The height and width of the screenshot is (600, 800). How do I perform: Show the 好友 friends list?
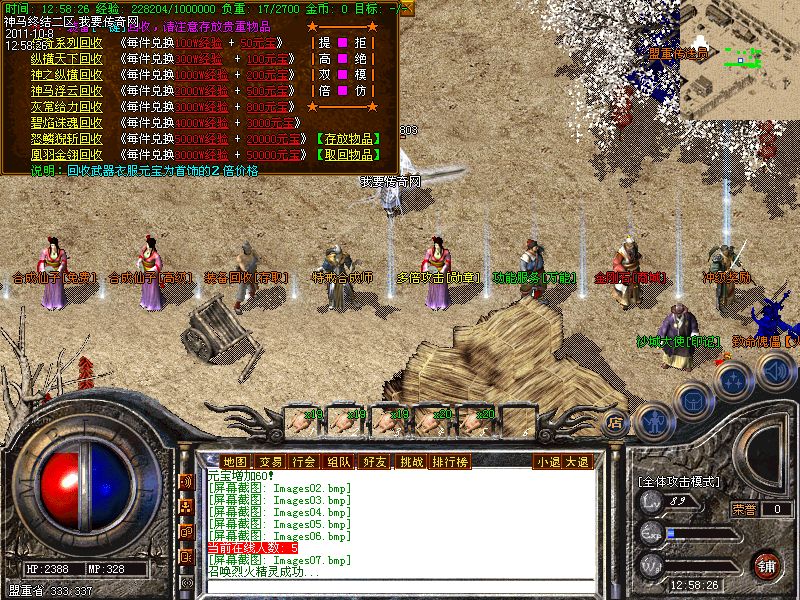(375, 462)
